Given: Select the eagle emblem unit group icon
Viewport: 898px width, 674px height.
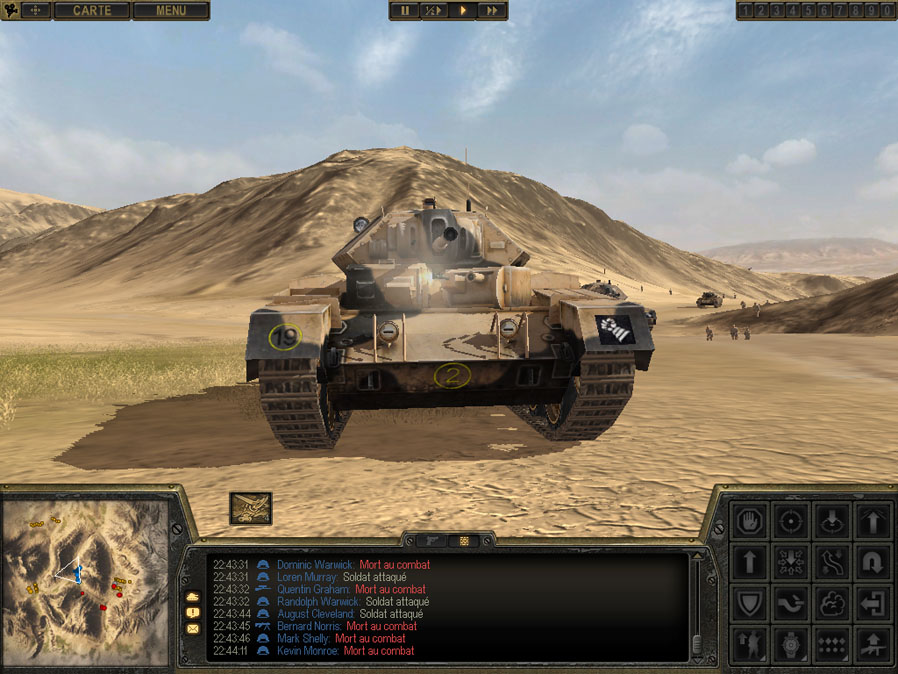Looking at the screenshot, I should 250,508.
